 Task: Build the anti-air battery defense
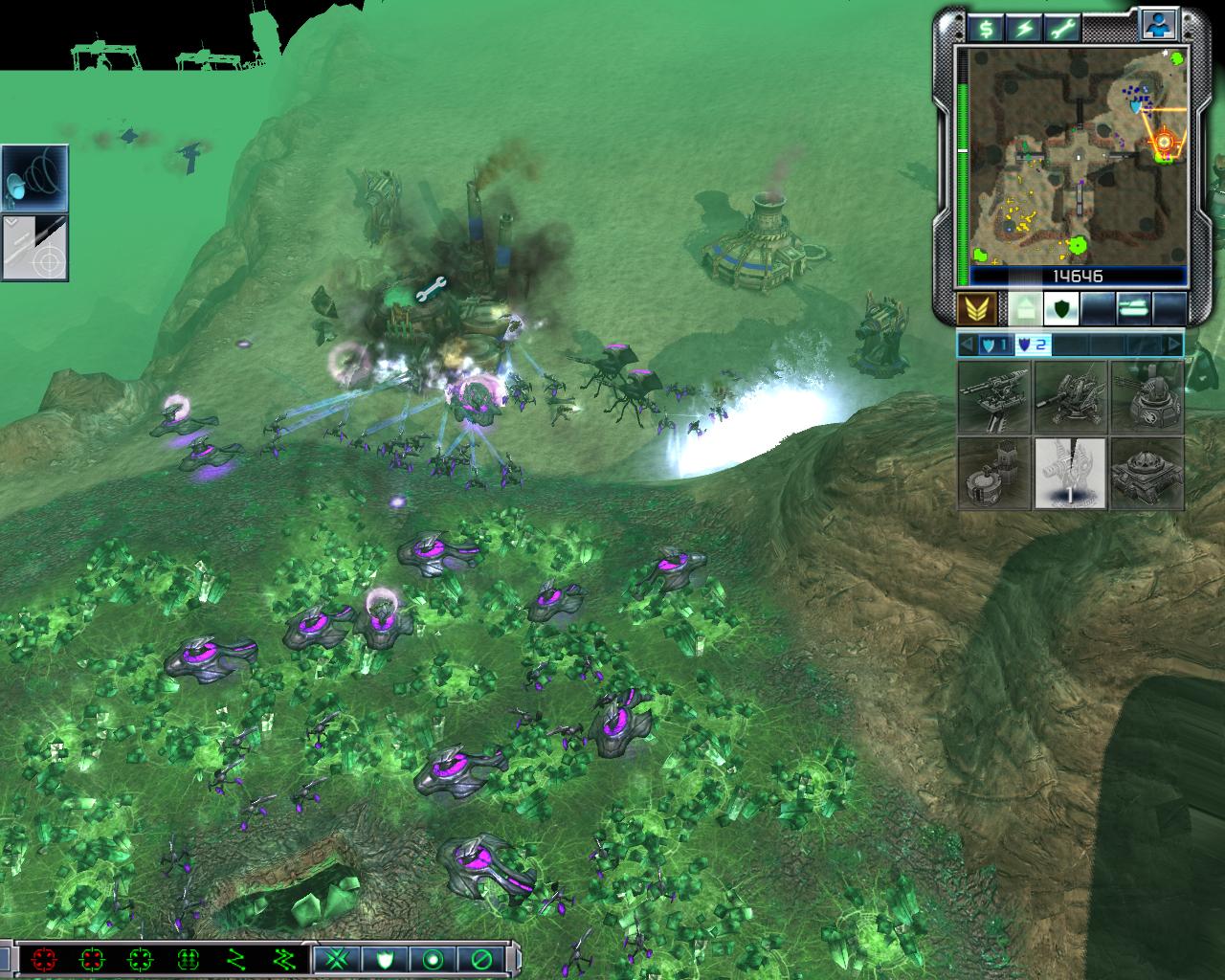[x=1070, y=396]
